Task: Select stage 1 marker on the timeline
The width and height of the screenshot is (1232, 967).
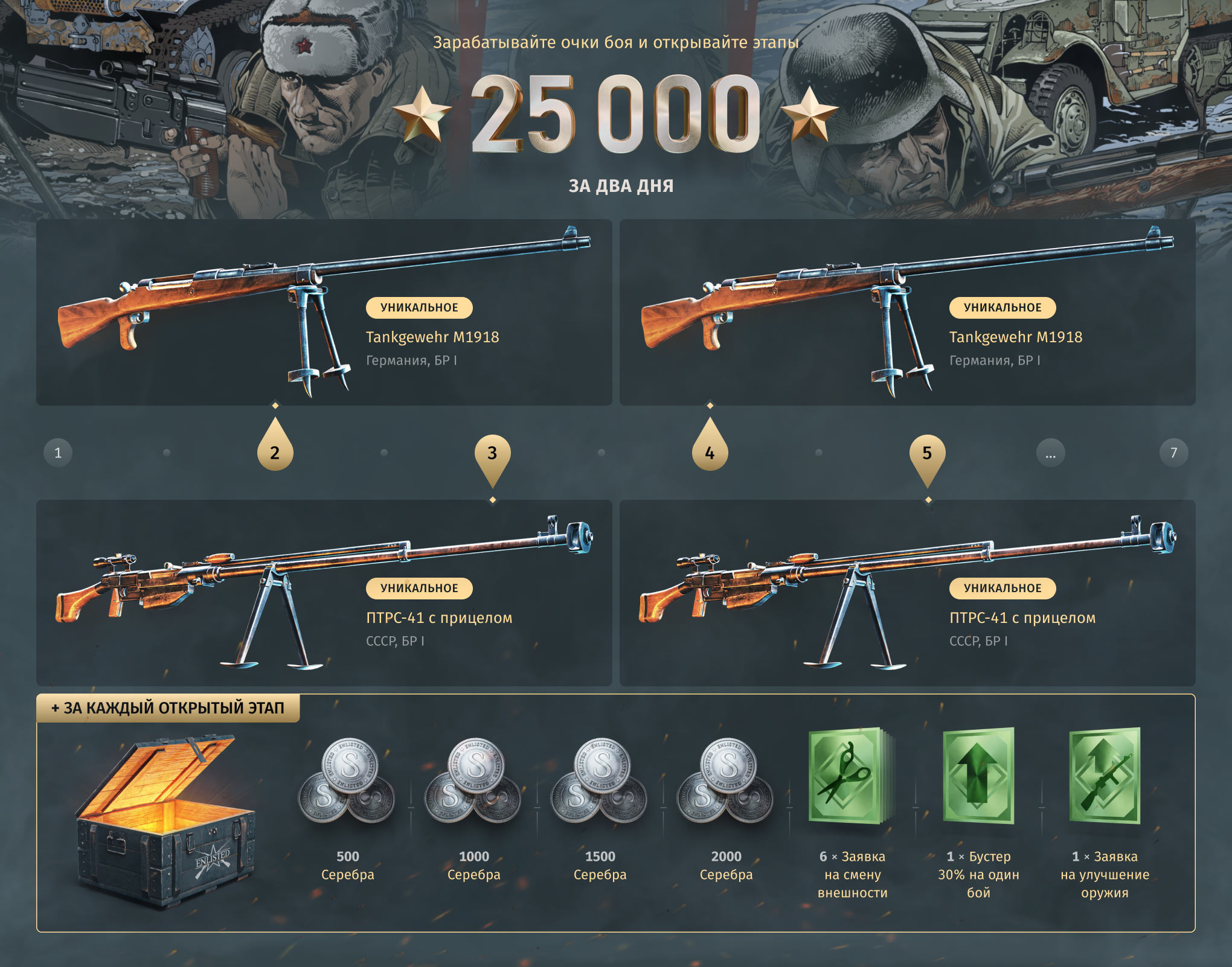Action: coord(58,453)
